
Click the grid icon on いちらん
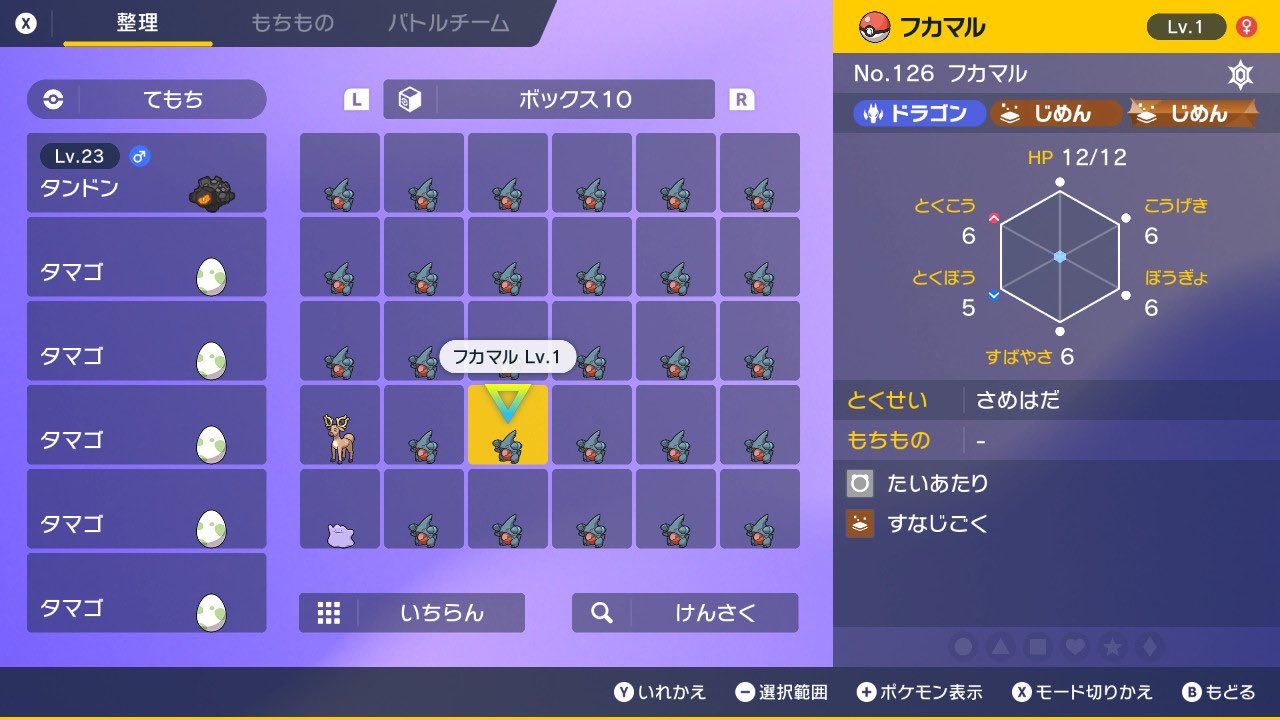pos(330,612)
